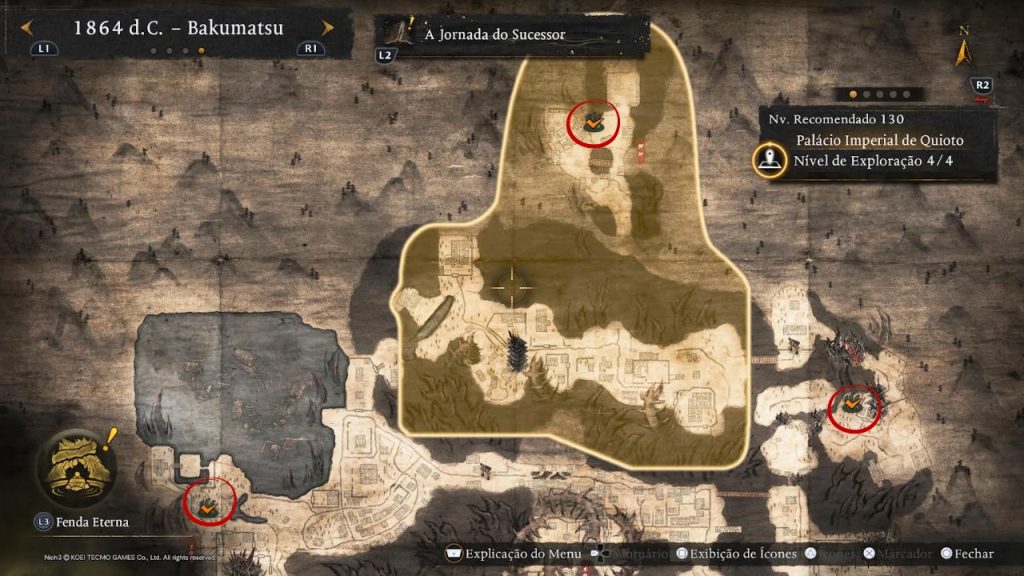Select the shrine marker in the southwest
This screenshot has height=576, width=1024.
(210, 502)
